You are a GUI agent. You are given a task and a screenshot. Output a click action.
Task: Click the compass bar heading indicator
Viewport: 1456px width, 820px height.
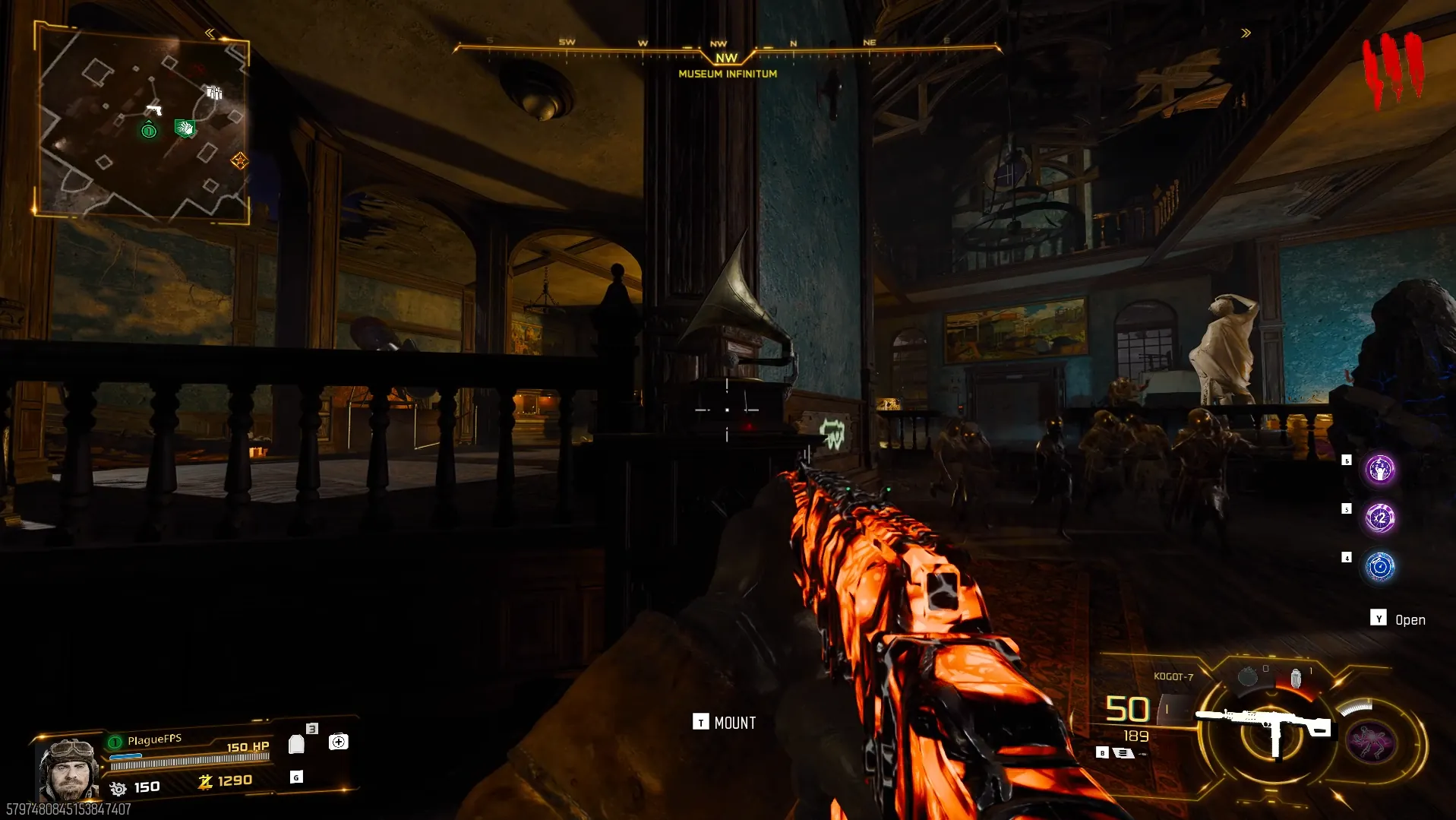pos(727,57)
